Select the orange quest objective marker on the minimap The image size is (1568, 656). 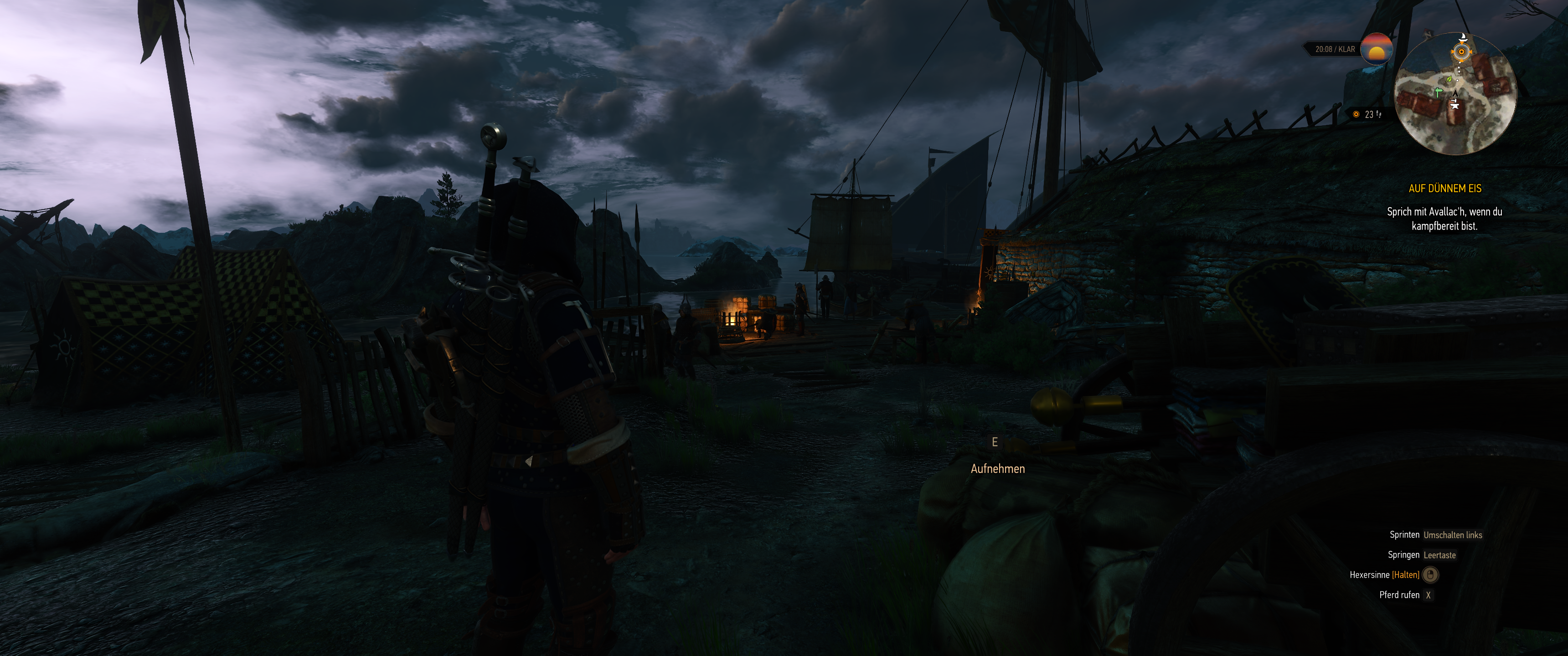[1462, 52]
